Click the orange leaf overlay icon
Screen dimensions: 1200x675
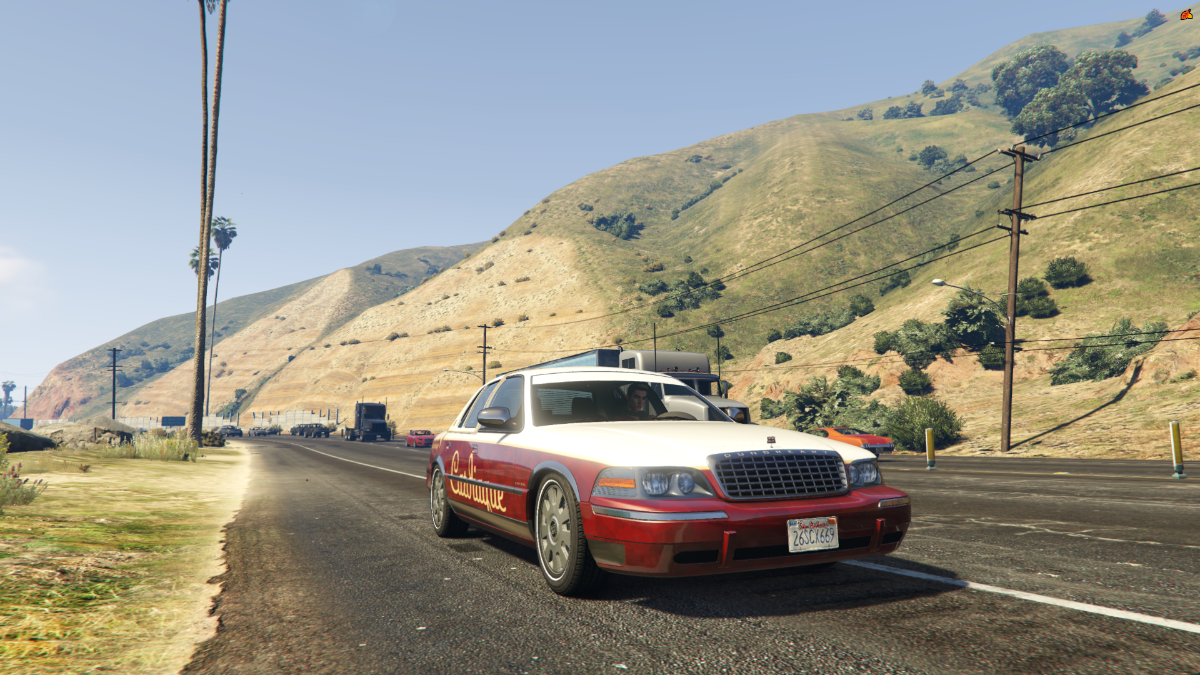click(1186, 14)
